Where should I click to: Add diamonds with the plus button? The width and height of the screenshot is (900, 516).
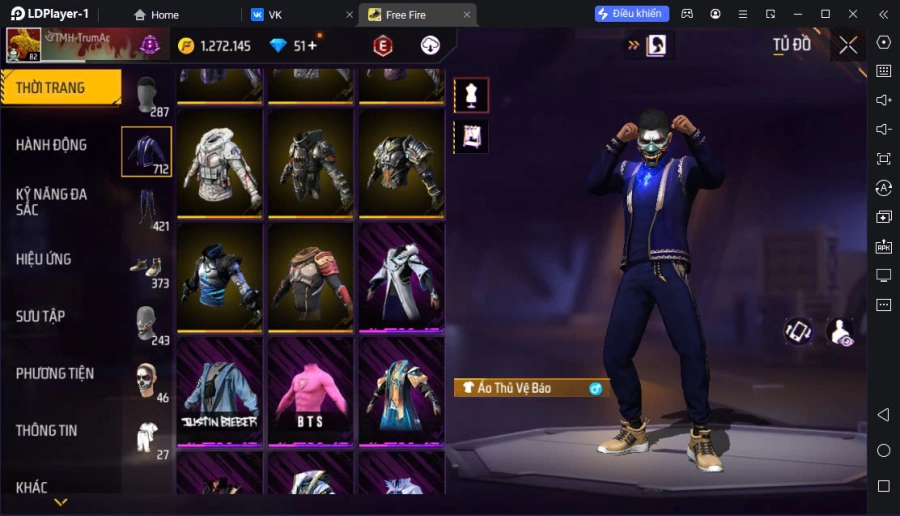[x=312, y=46]
